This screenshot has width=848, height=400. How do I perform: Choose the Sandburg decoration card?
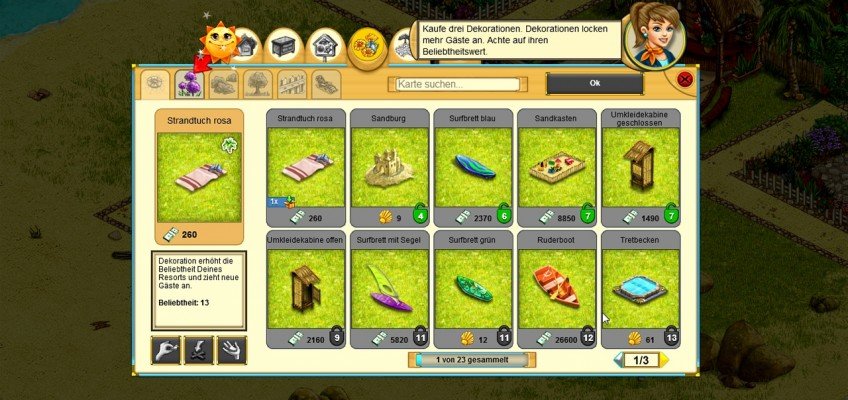(x=389, y=167)
